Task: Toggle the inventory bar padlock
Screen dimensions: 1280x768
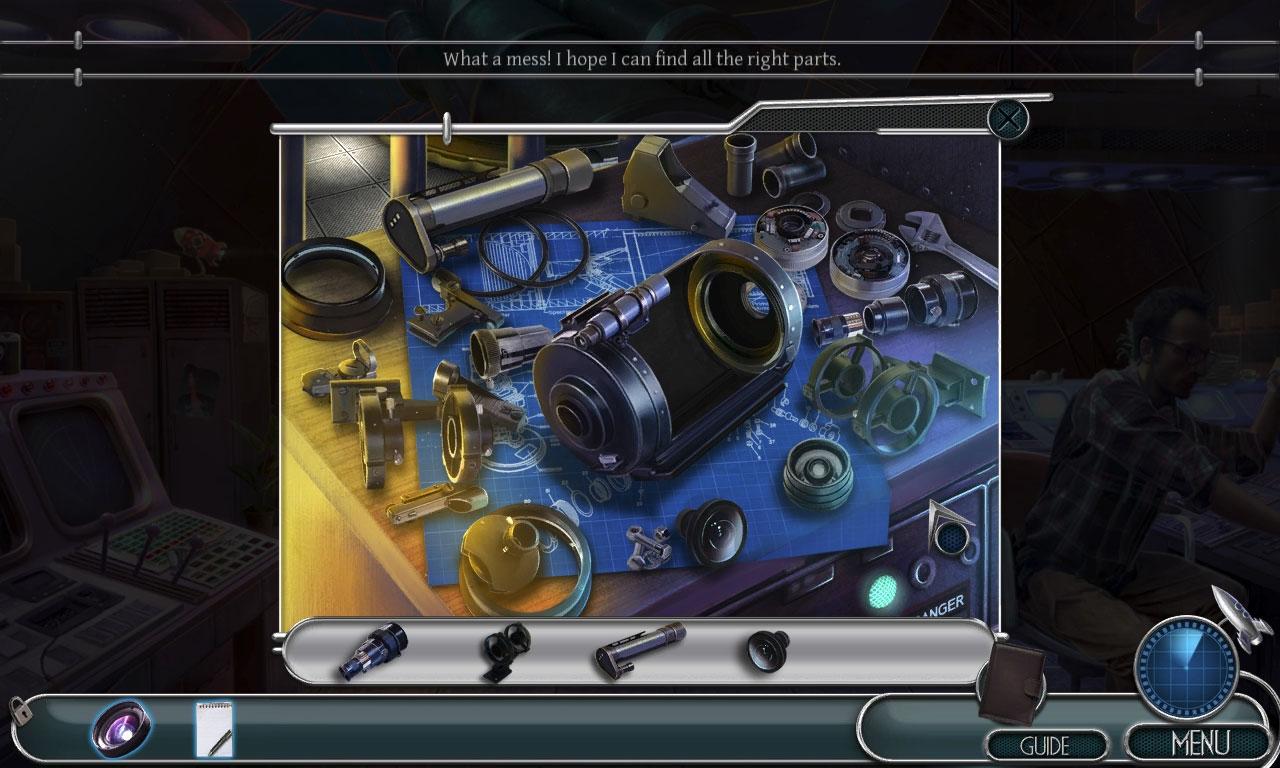Action: [18, 710]
